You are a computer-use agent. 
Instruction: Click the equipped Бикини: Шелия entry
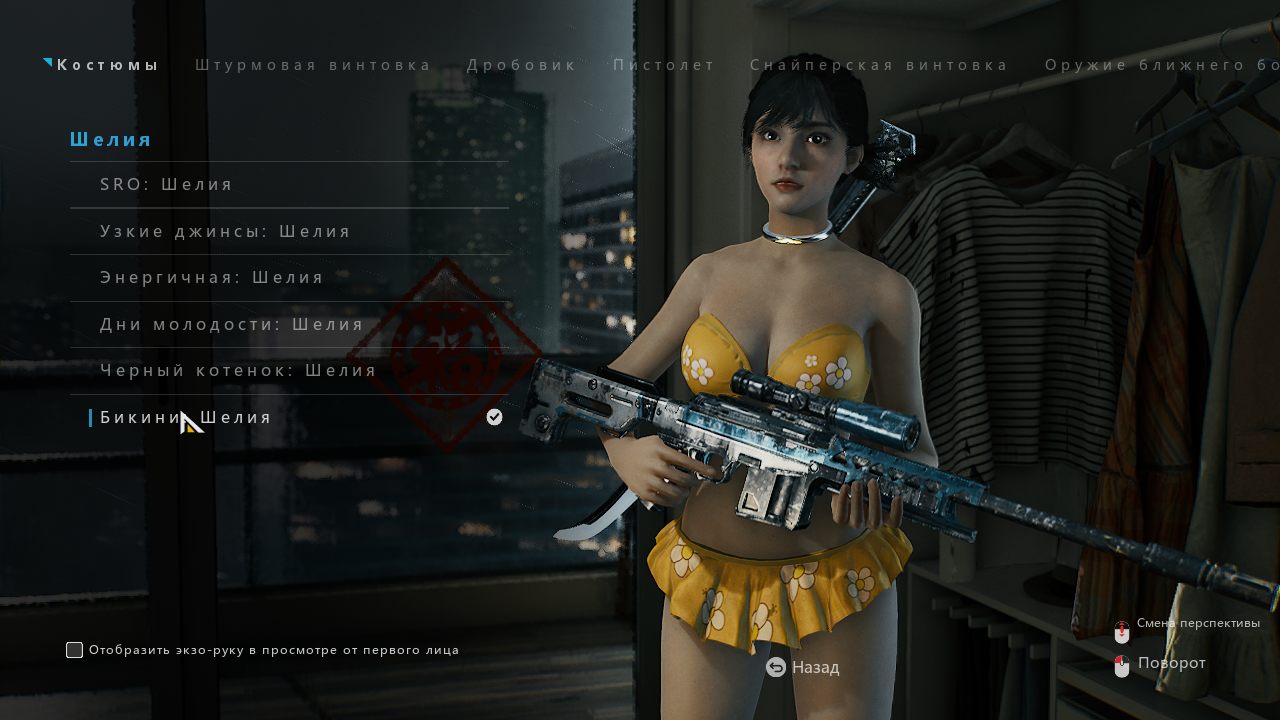[186, 418]
